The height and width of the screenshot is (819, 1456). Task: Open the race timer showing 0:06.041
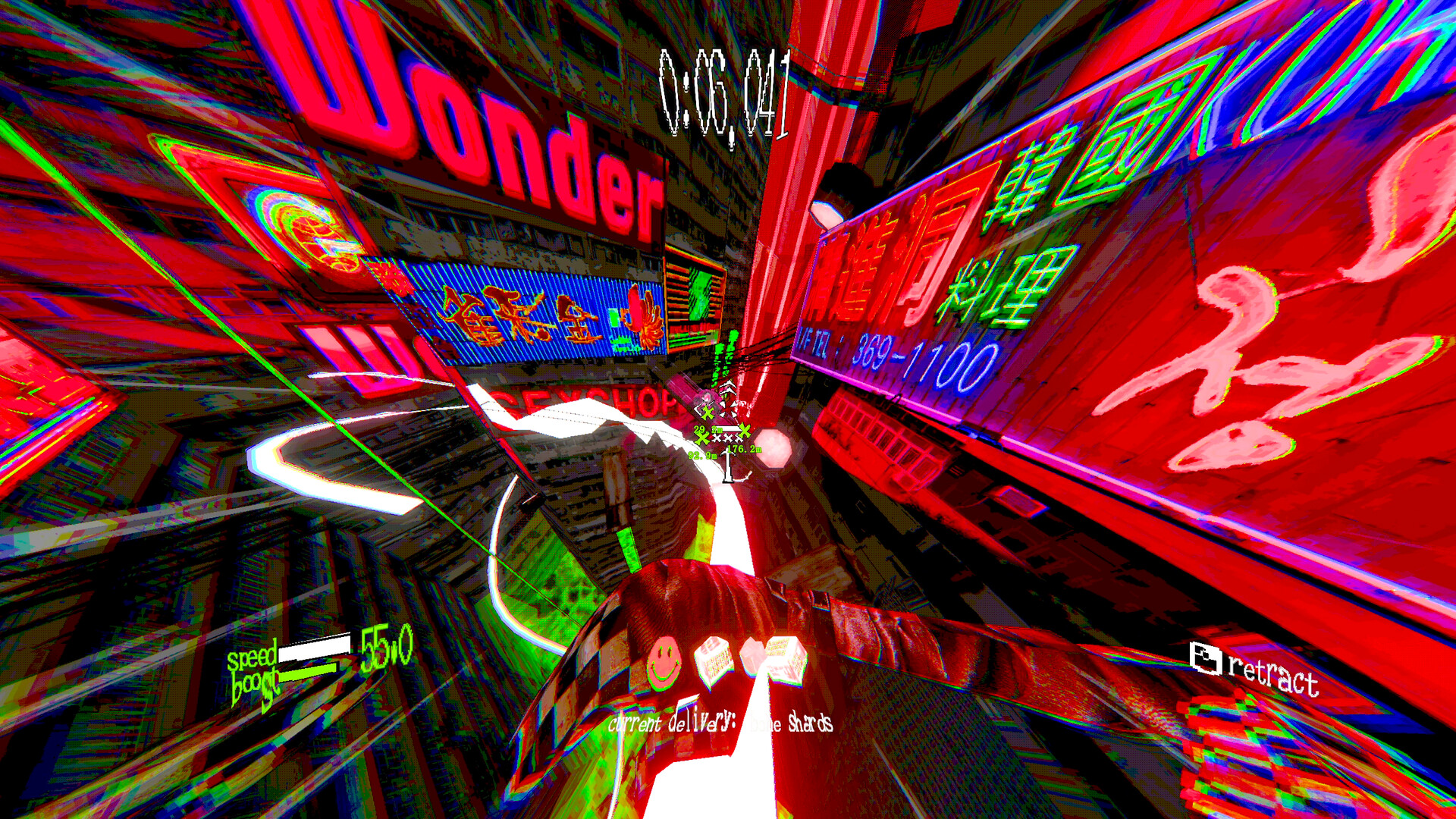coord(724,91)
